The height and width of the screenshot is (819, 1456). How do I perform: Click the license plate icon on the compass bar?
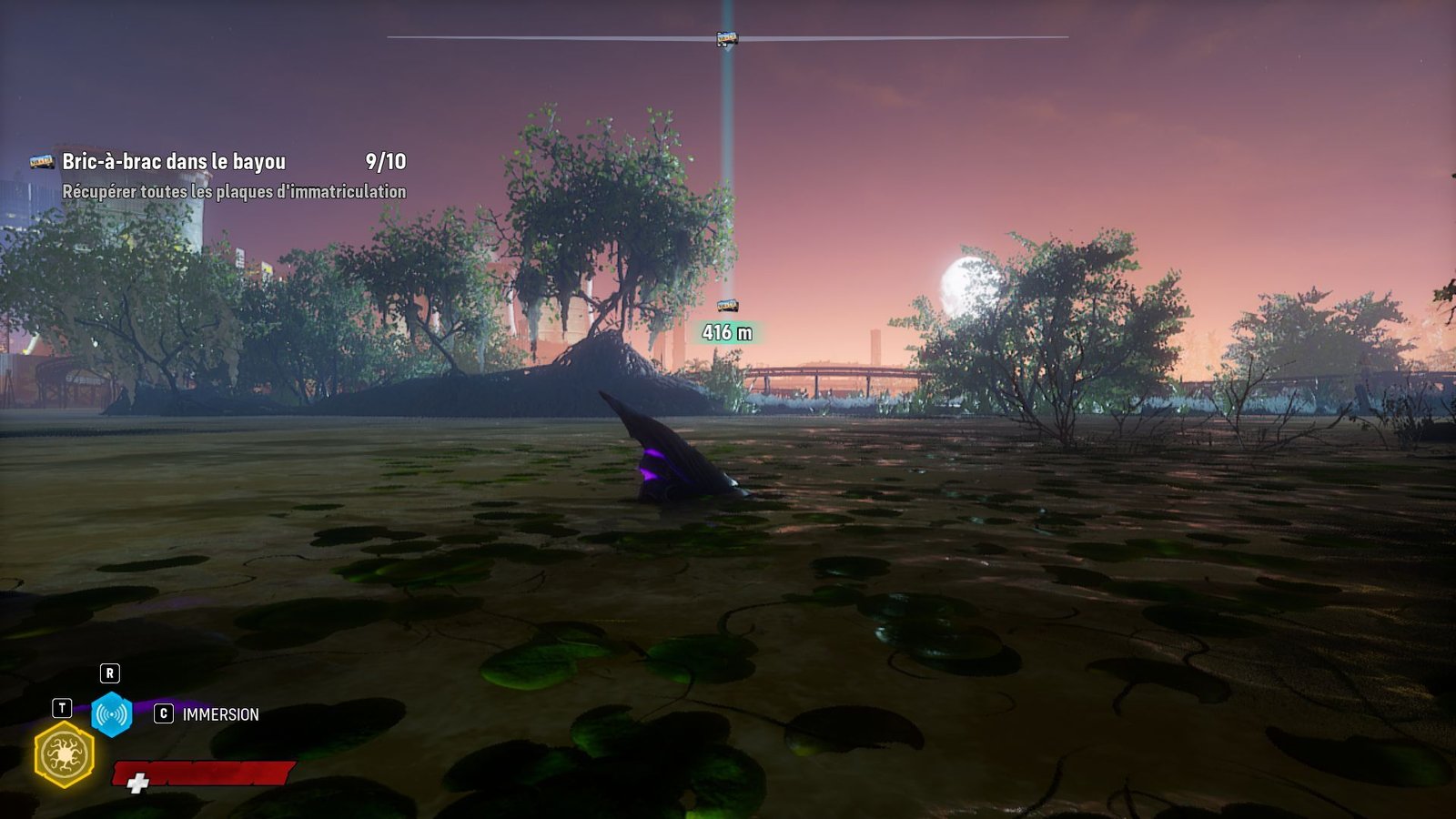[x=726, y=38]
